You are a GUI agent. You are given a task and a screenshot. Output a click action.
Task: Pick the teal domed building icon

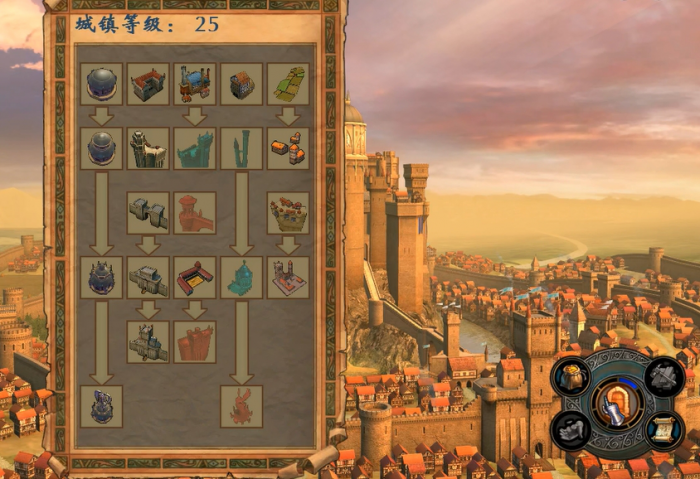point(241,277)
